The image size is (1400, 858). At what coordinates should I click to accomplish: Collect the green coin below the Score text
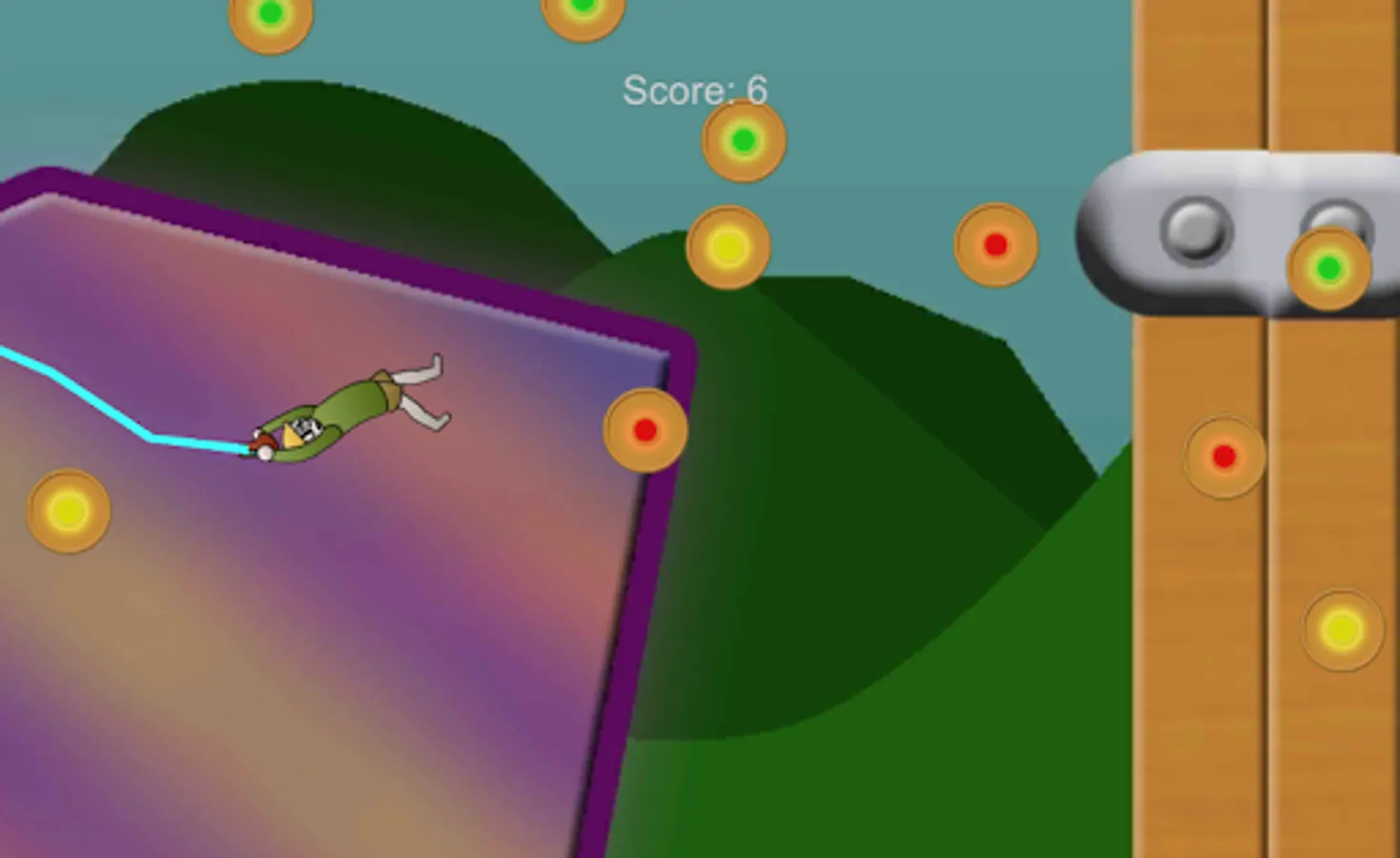pos(743,139)
